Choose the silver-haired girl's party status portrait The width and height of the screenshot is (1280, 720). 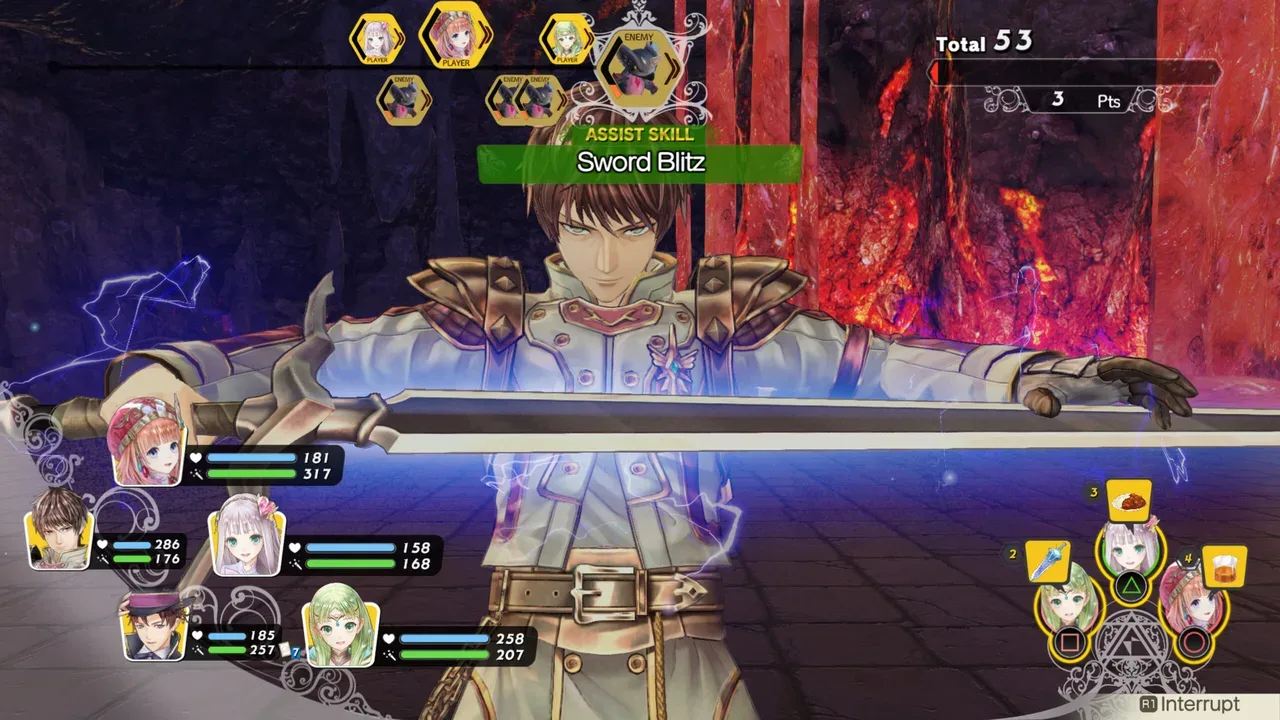(246, 541)
